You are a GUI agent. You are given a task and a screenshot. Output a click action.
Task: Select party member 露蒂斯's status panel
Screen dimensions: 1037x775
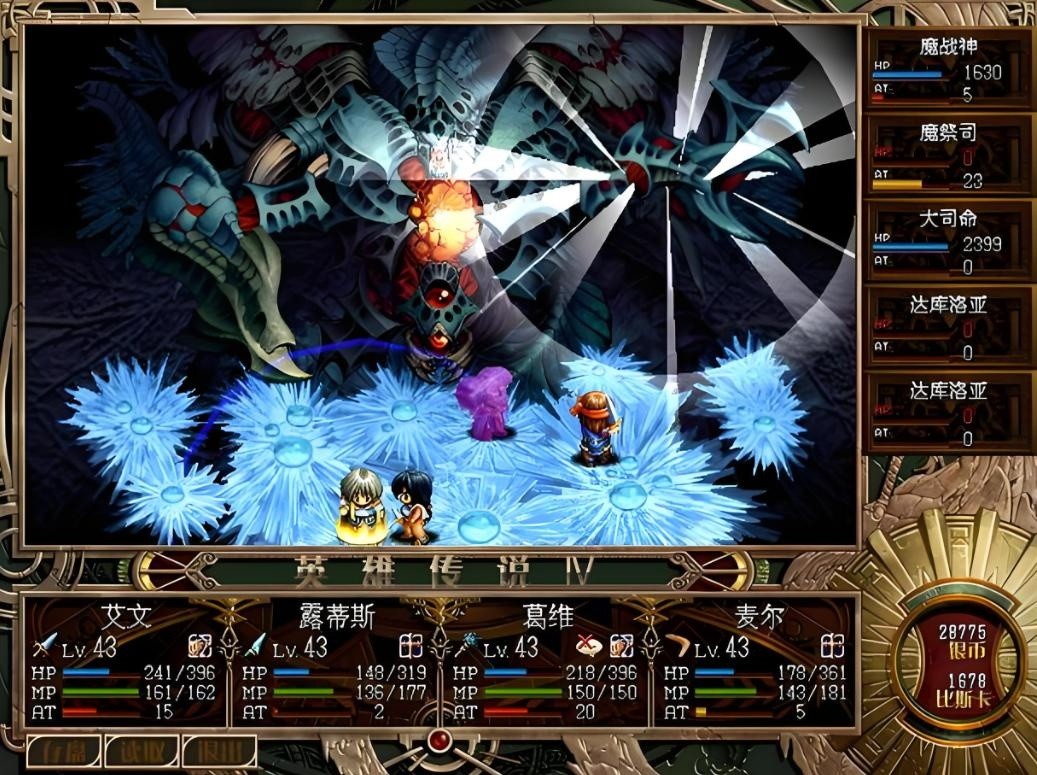click(337, 661)
